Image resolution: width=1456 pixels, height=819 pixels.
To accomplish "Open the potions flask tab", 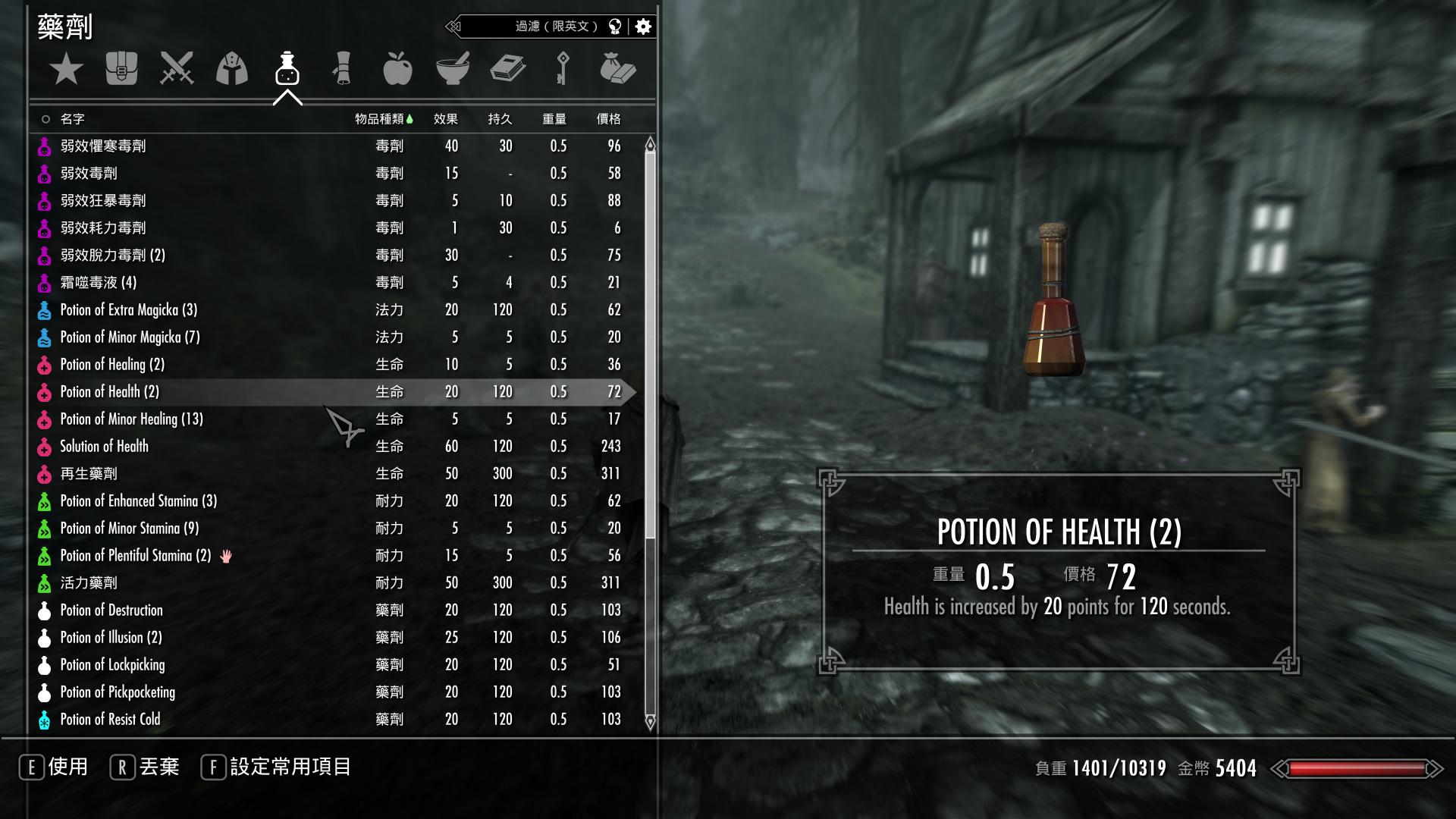I will [287, 70].
